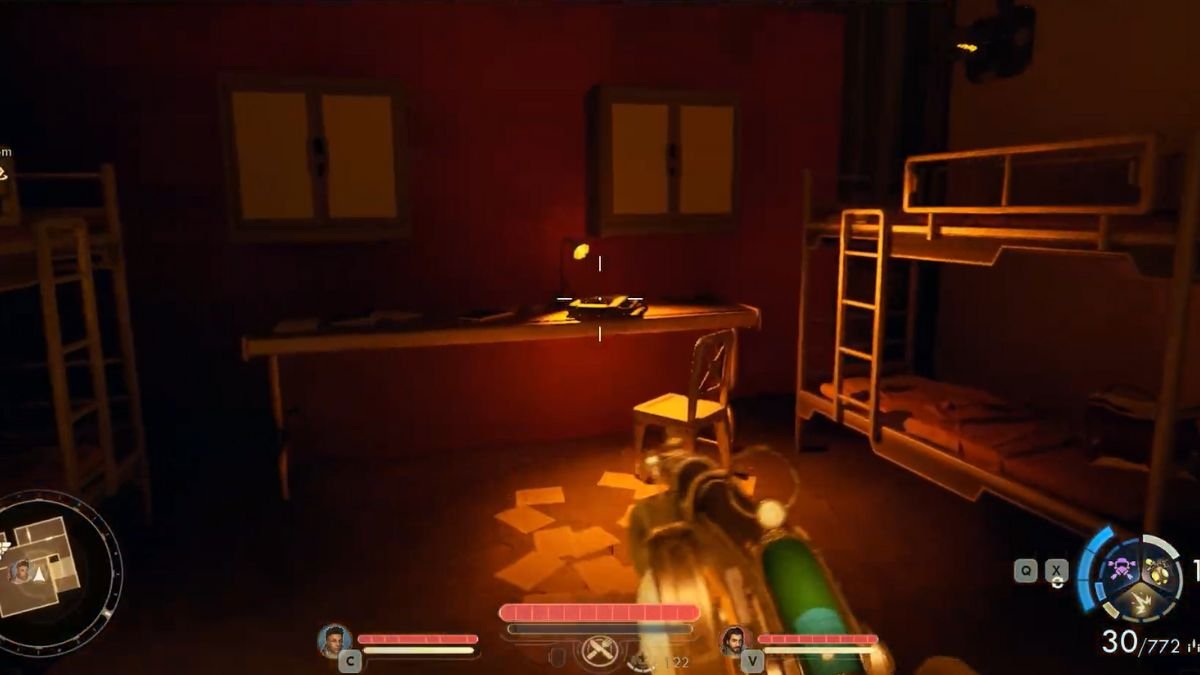Select the bearded squad member portrait

click(733, 640)
